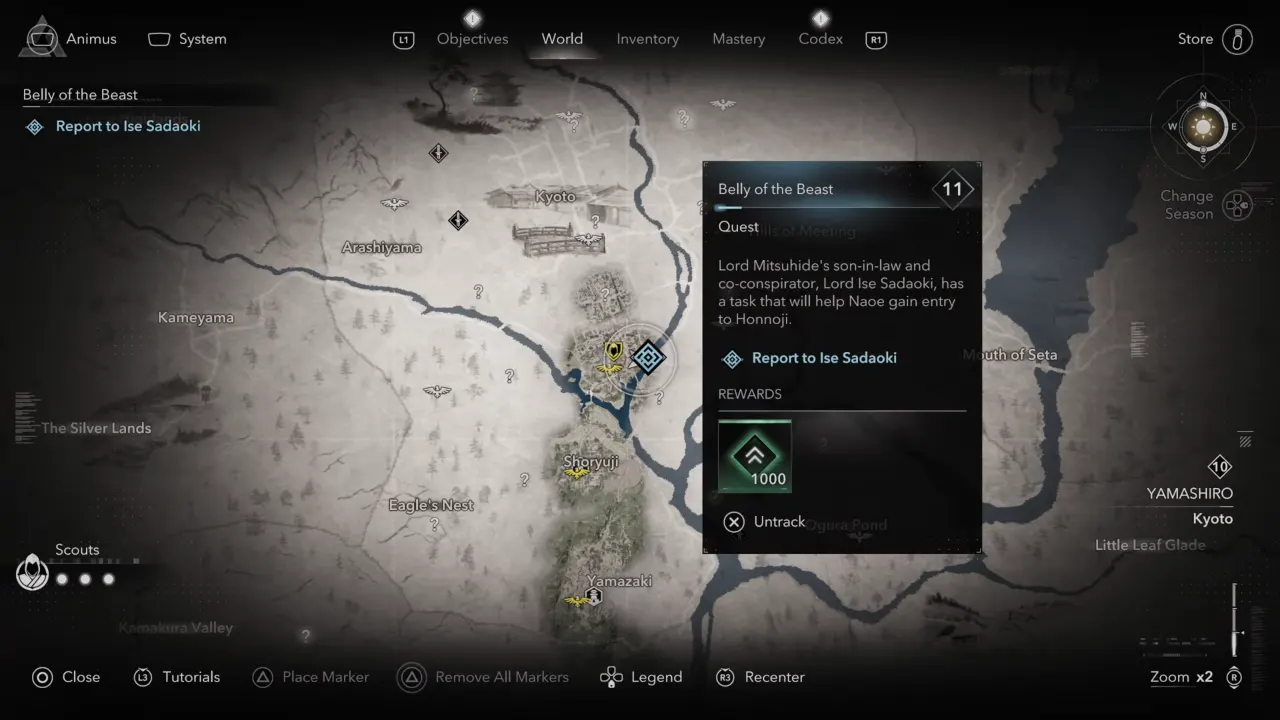Remove All Markers from the map
This screenshot has height=720, width=1280.
point(483,677)
